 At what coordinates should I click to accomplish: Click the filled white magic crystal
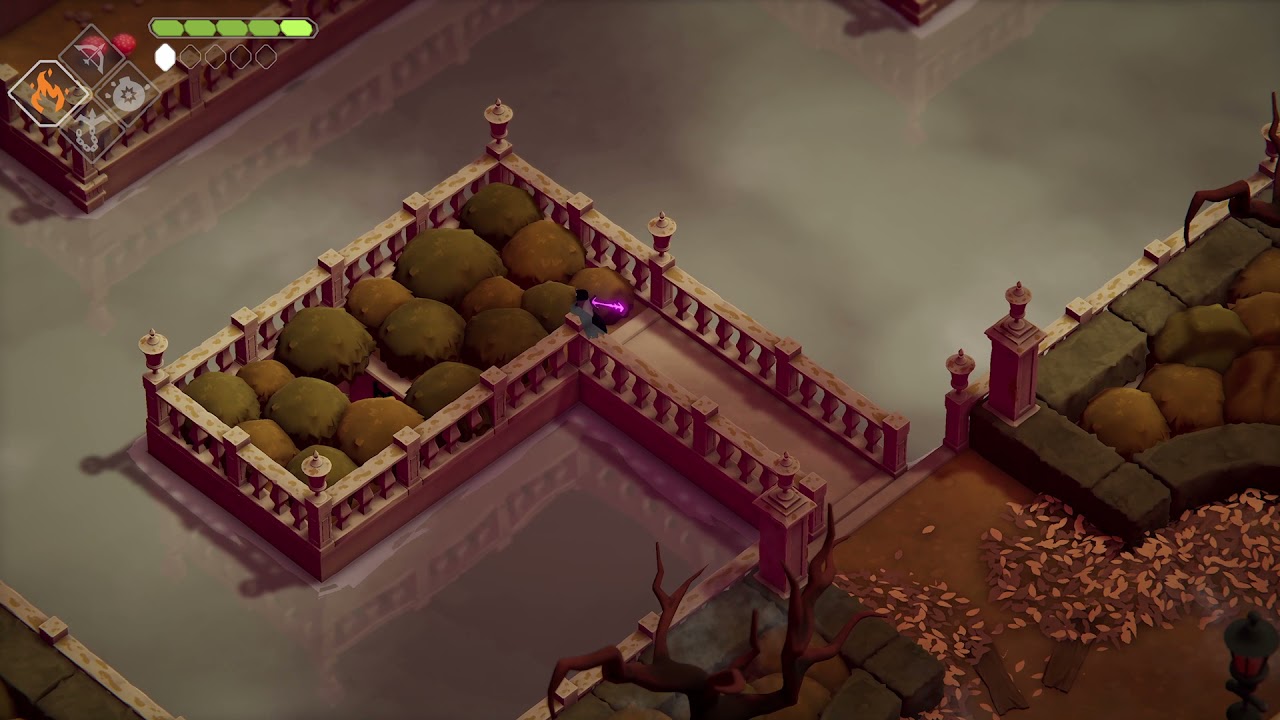pyautogui.click(x=165, y=55)
